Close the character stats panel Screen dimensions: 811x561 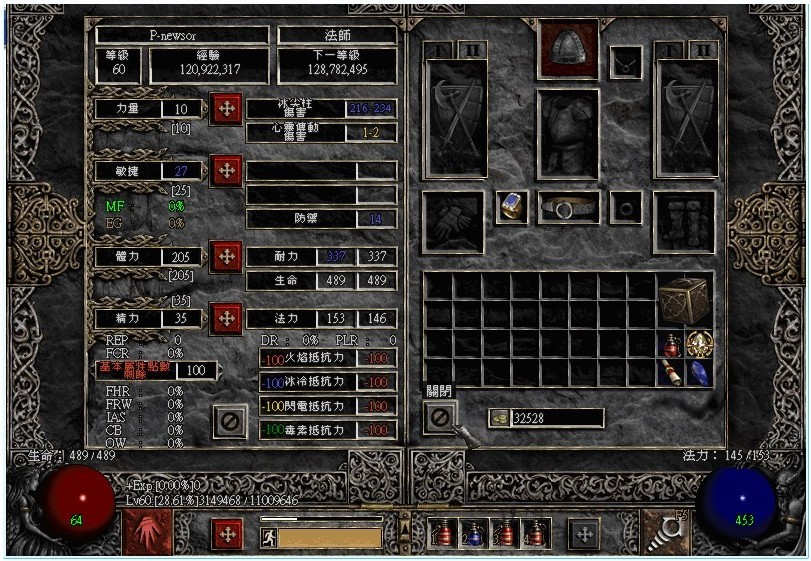click(229, 421)
